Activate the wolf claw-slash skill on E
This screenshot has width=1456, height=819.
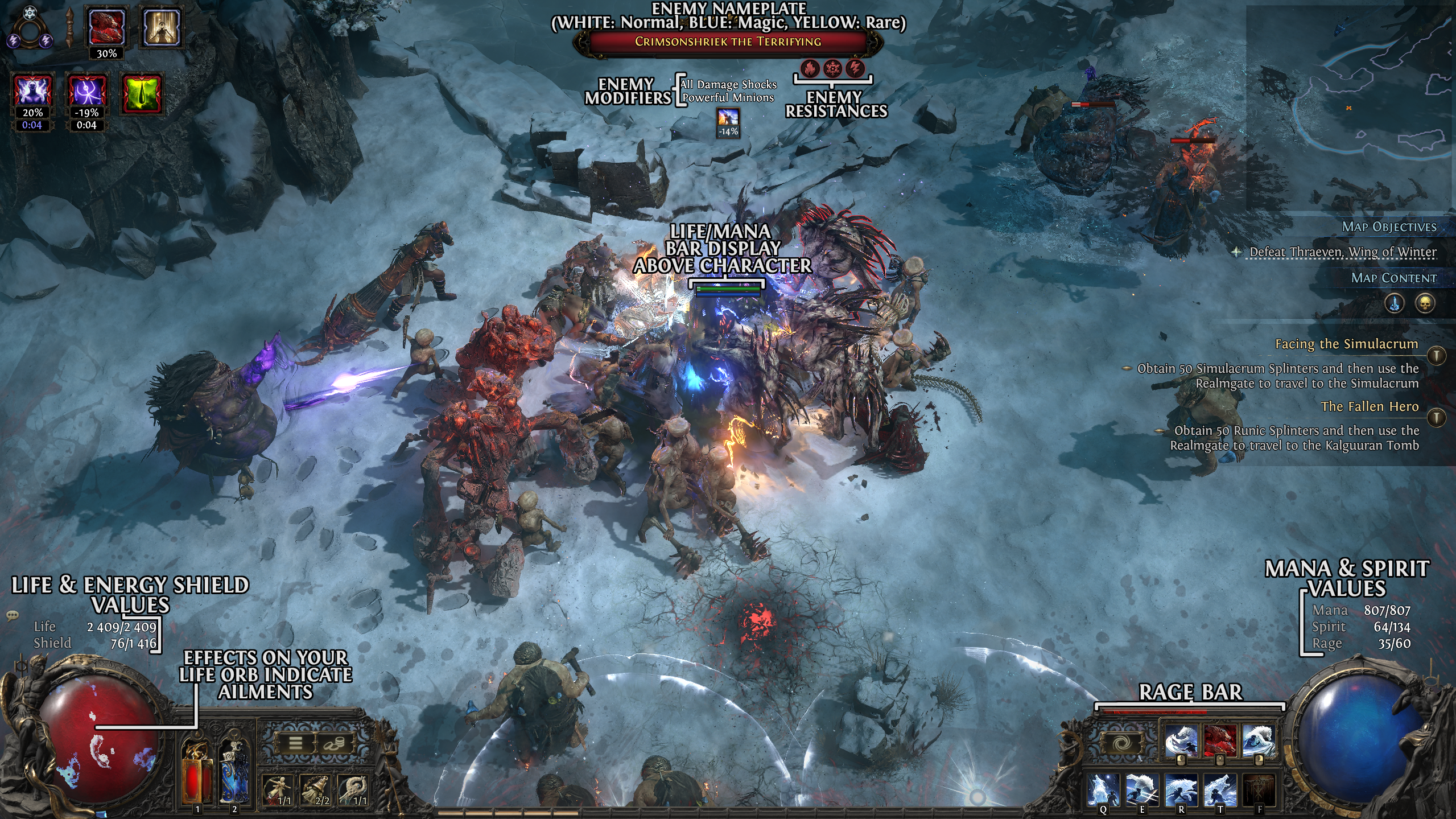[x=1142, y=790]
